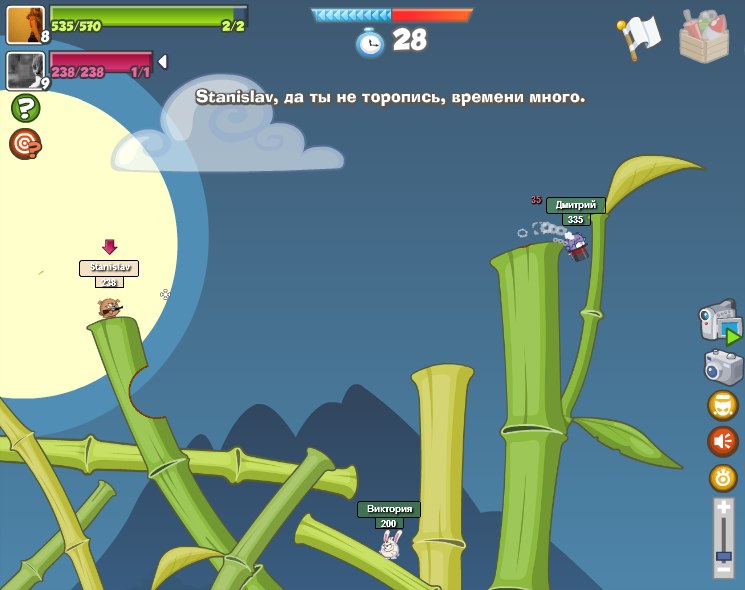The width and height of the screenshot is (745, 590).
Task: Select the gray level 9 player avatar
Action: pos(25,71)
